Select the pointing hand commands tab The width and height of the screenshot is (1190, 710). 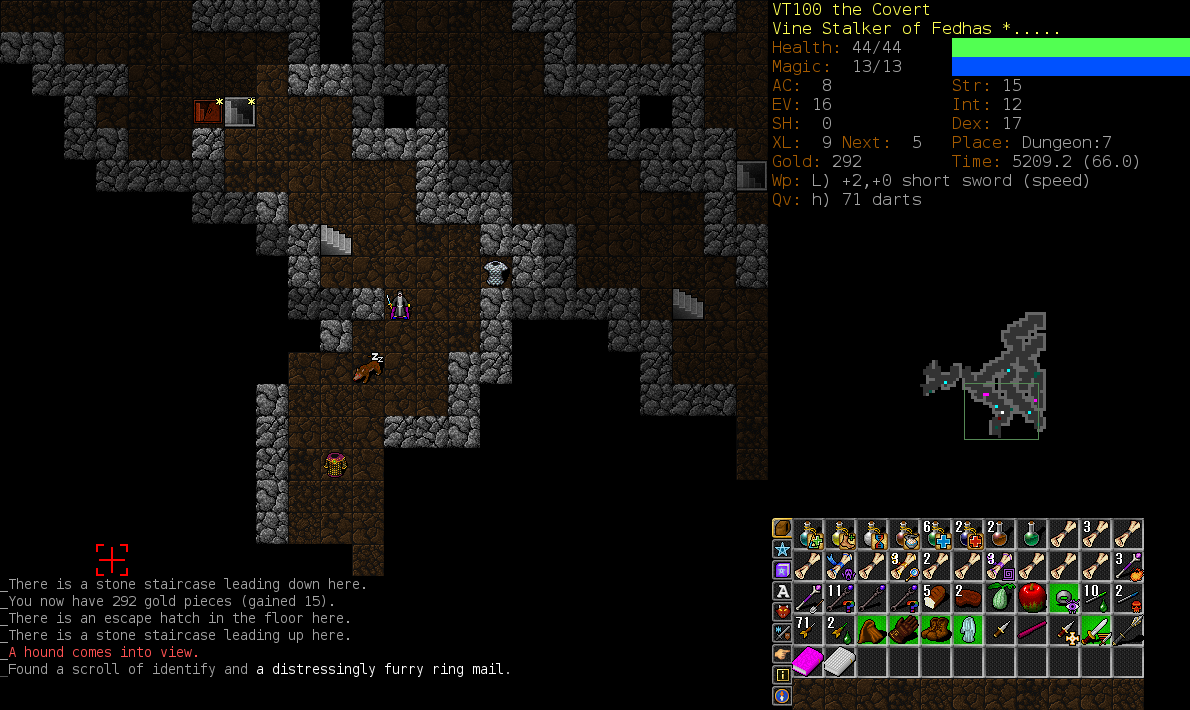click(x=781, y=654)
